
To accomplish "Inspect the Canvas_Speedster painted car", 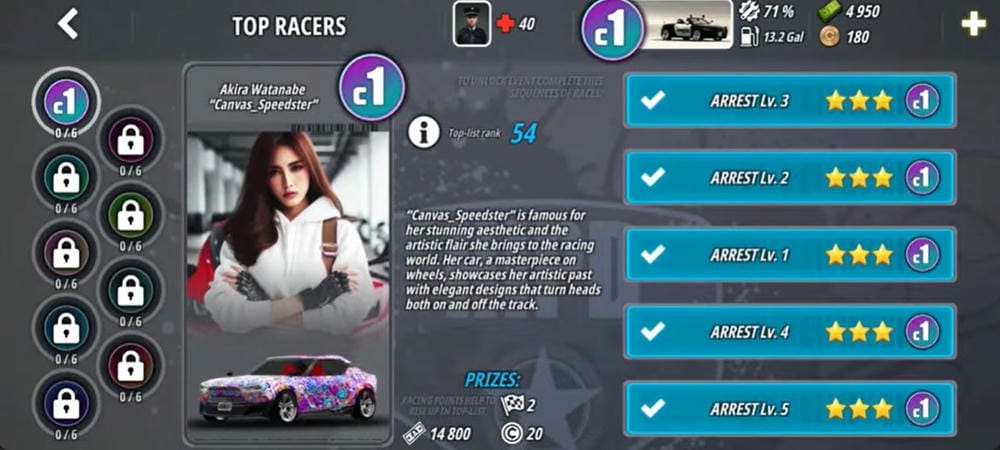I will [288, 390].
